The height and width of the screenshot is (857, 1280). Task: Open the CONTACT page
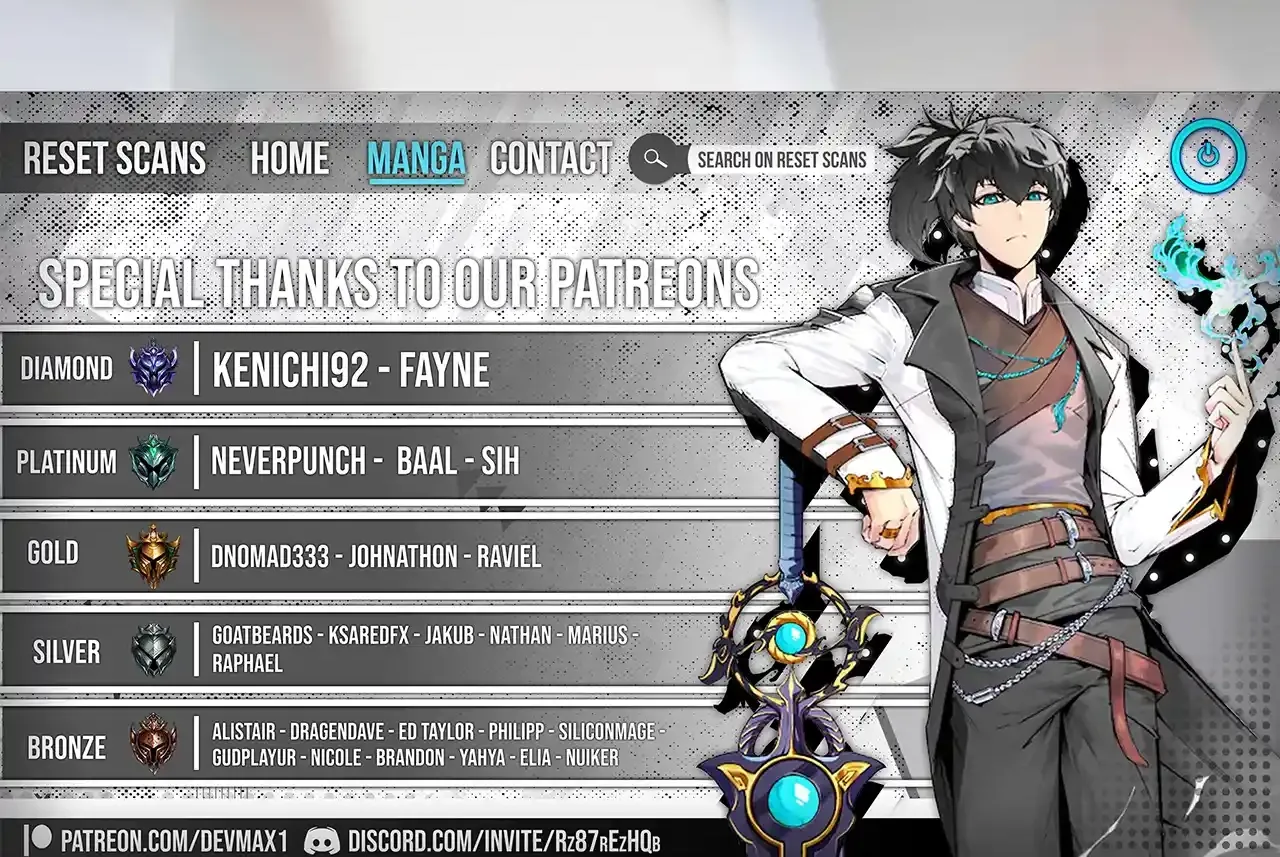pos(550,159)
